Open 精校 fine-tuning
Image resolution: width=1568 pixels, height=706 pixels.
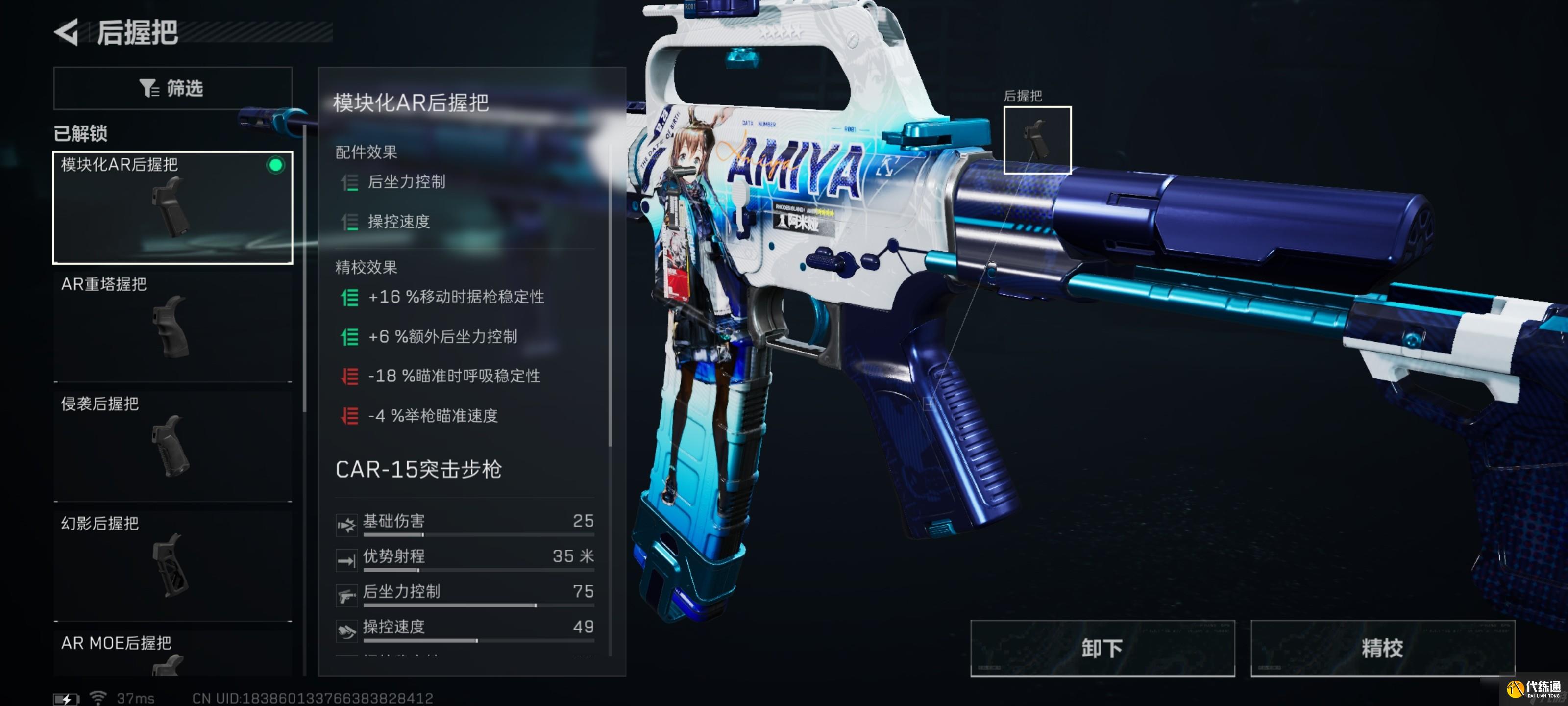pos(1382,648)
